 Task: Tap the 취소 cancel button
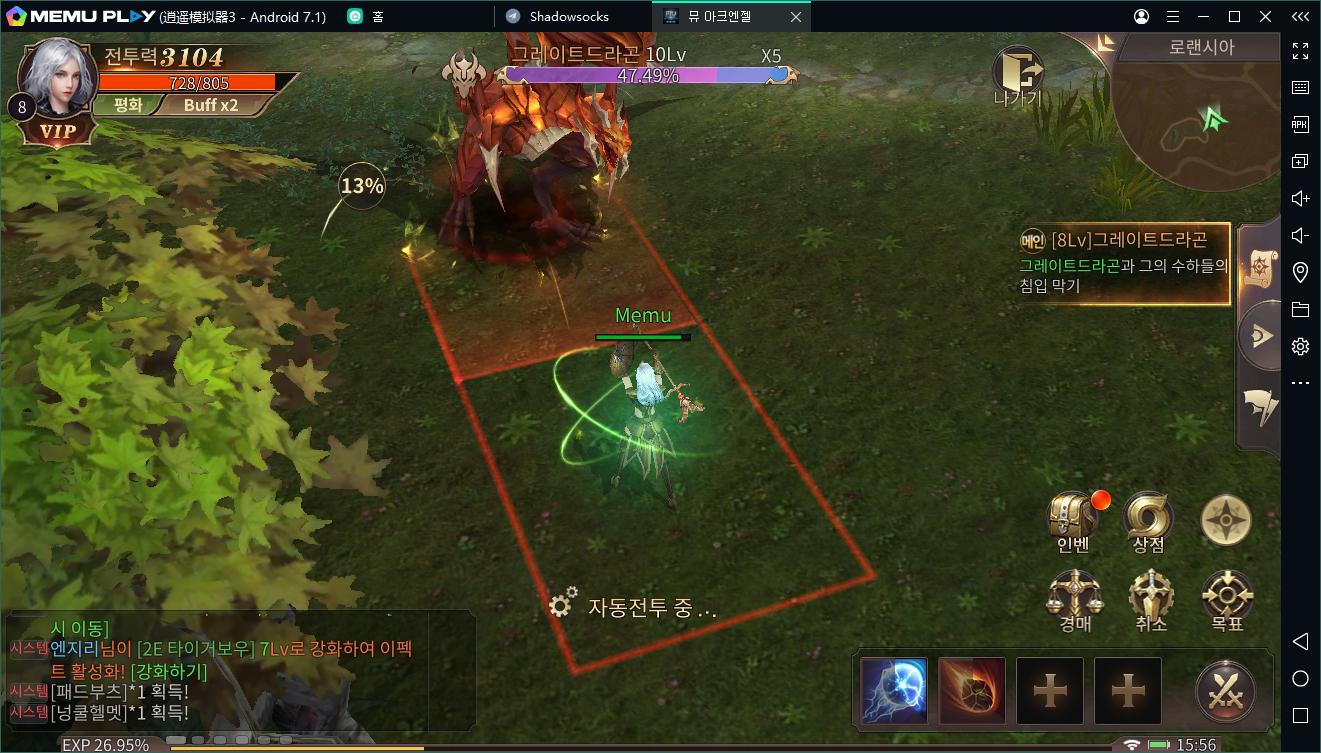coord(1150,598)
